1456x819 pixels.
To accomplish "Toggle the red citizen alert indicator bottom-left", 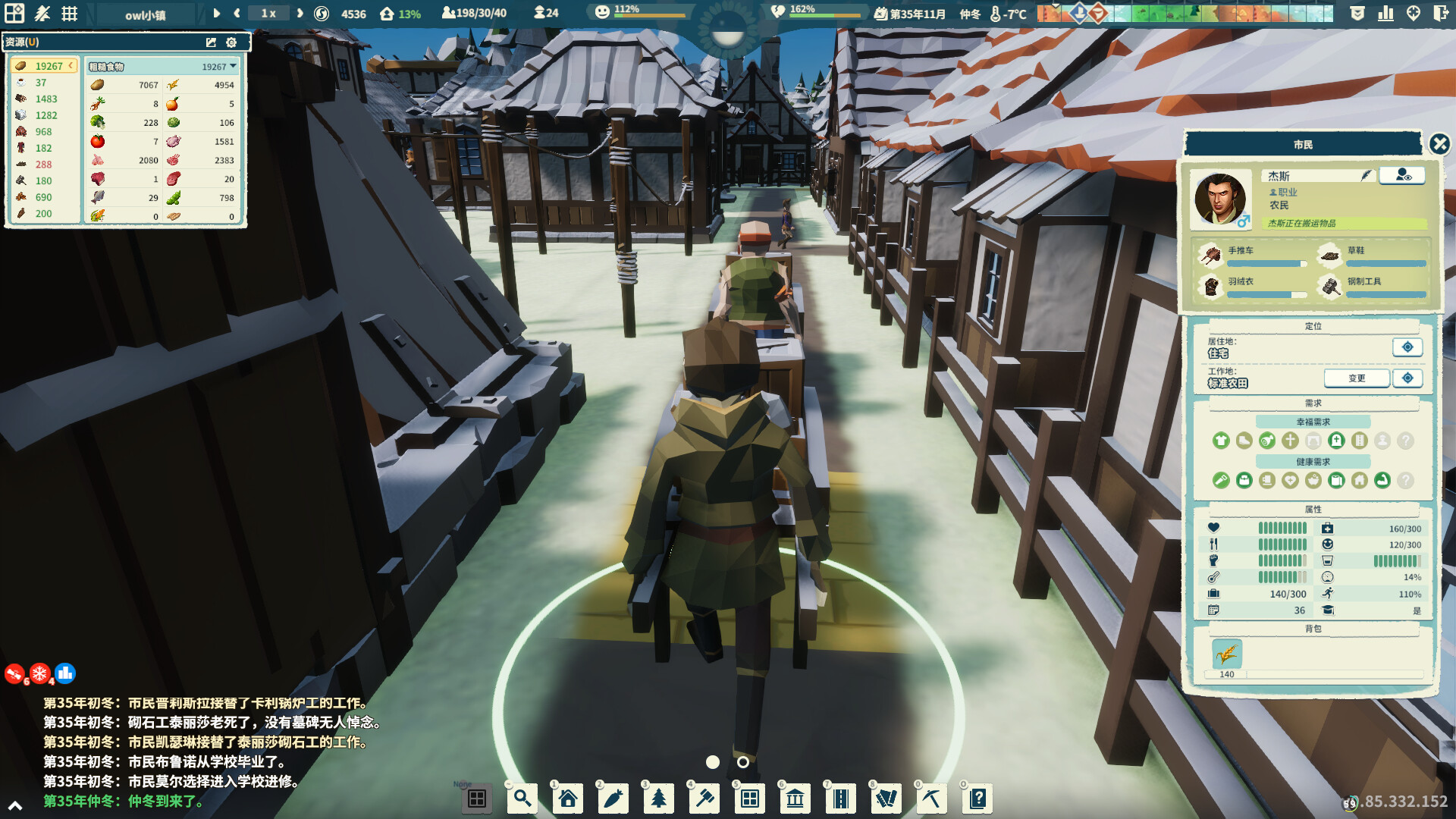I will point(12,673).
